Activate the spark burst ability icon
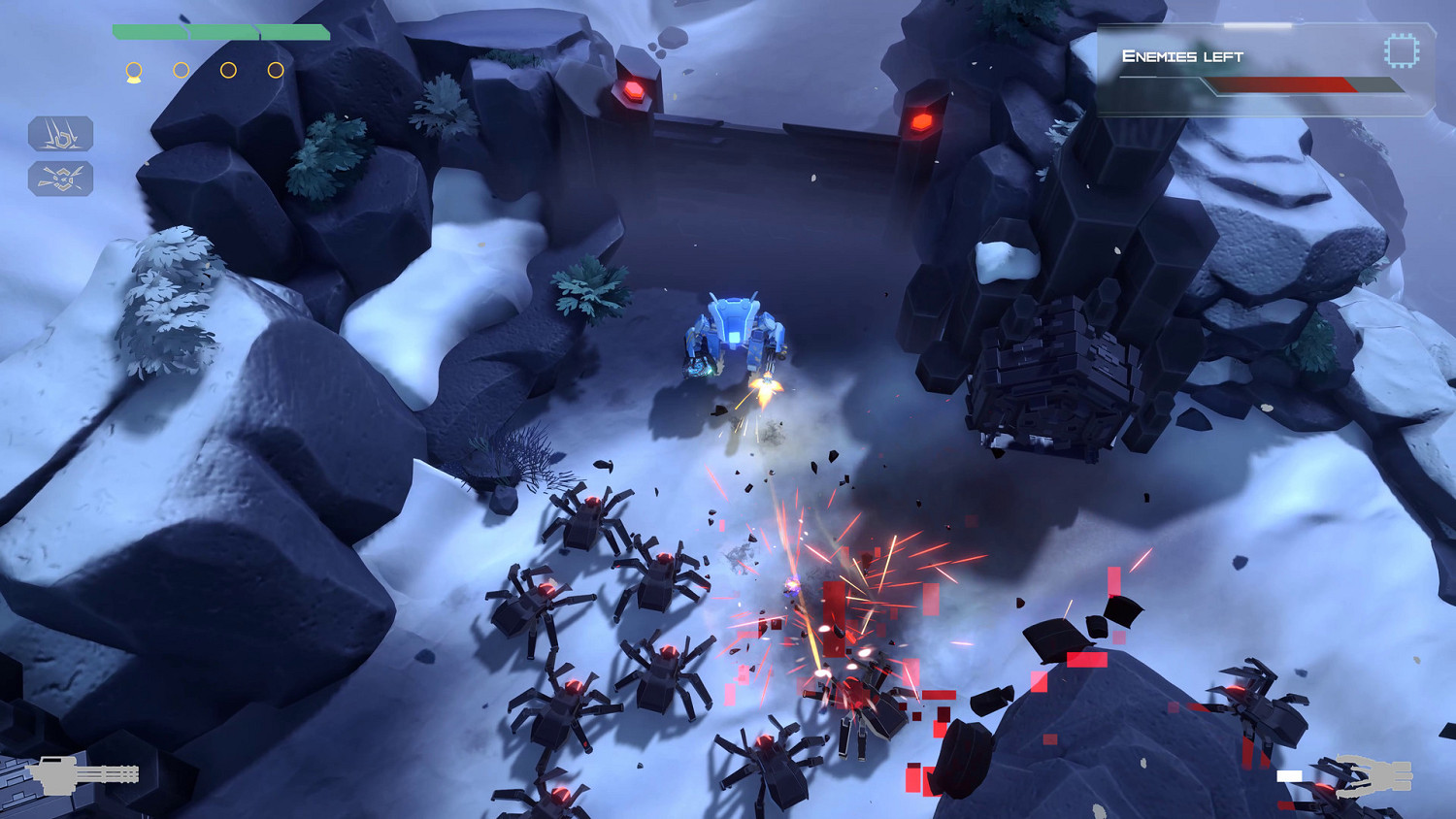 click(61, 179)
